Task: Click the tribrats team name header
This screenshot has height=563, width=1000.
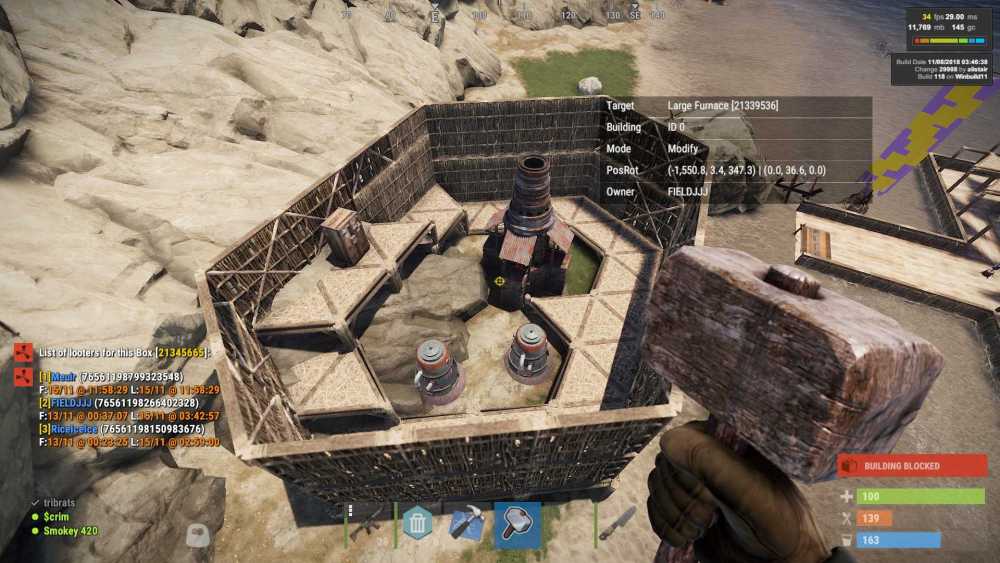Action: pos(60,503)
